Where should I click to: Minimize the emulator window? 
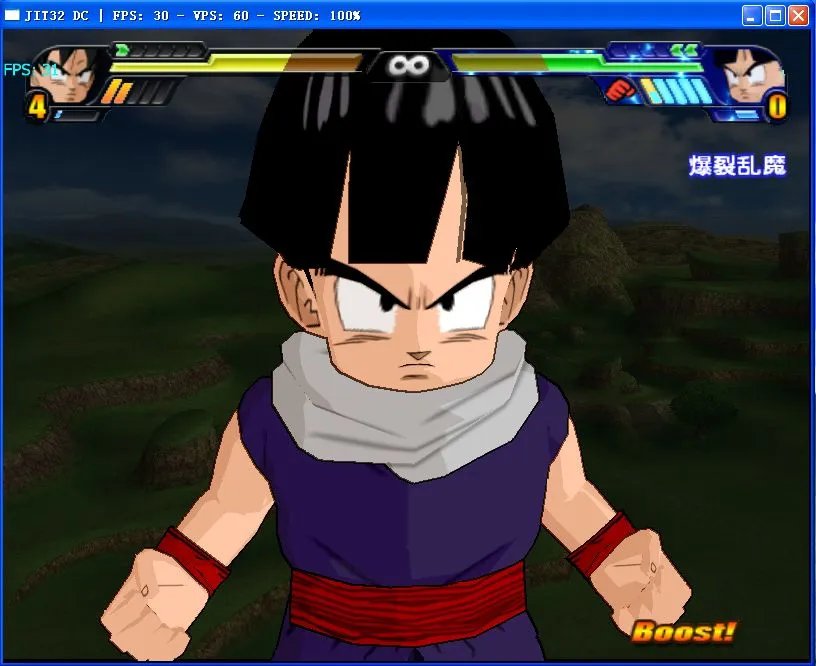pos(752,15)
